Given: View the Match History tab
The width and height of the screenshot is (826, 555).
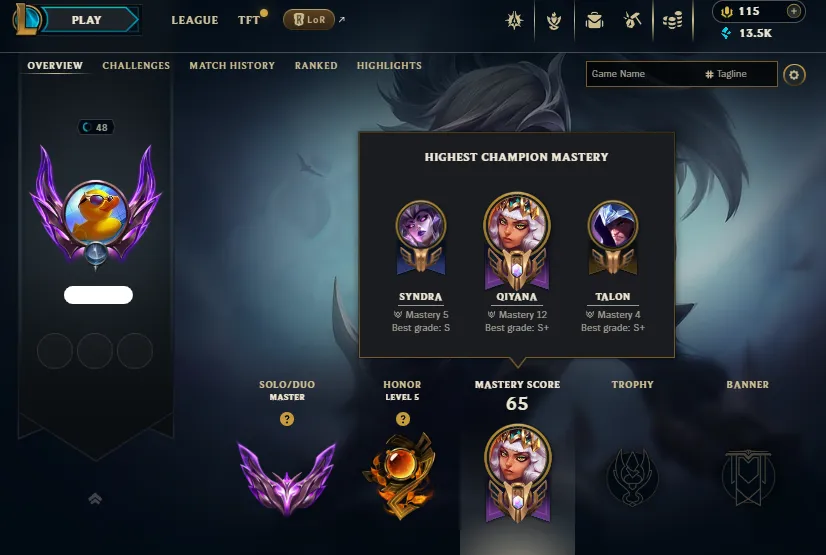Looking at the screenshot, I should coord(232,66).
